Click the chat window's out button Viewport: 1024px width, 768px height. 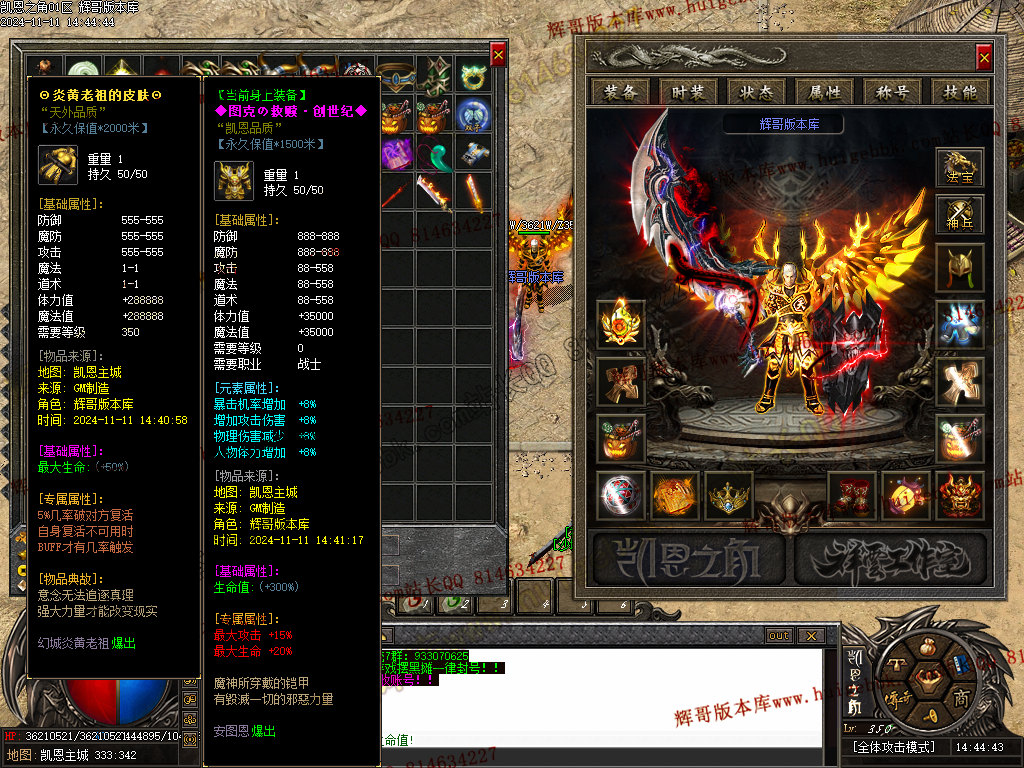[x=778, y=636]
